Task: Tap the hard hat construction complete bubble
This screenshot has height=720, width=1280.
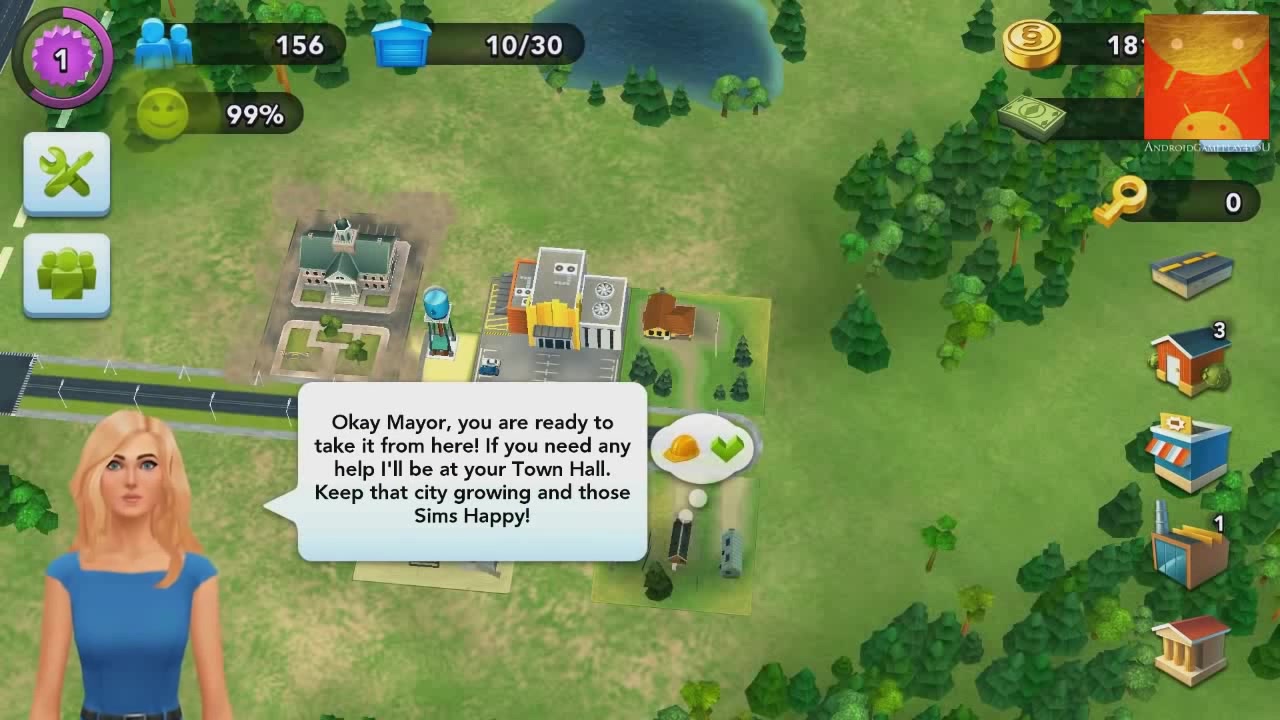Action: (705, 448)
